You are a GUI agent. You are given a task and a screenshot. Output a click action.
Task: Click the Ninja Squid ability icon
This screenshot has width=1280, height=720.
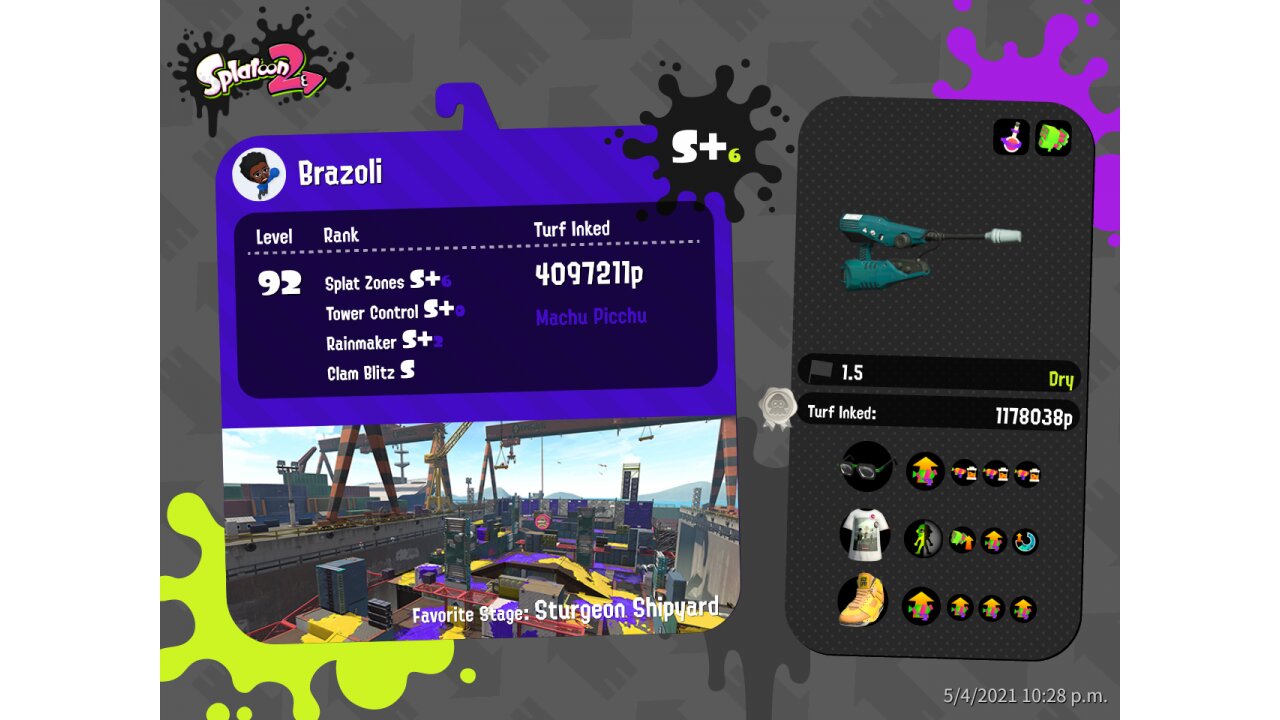pyautogui.click(x=923, y=539)
